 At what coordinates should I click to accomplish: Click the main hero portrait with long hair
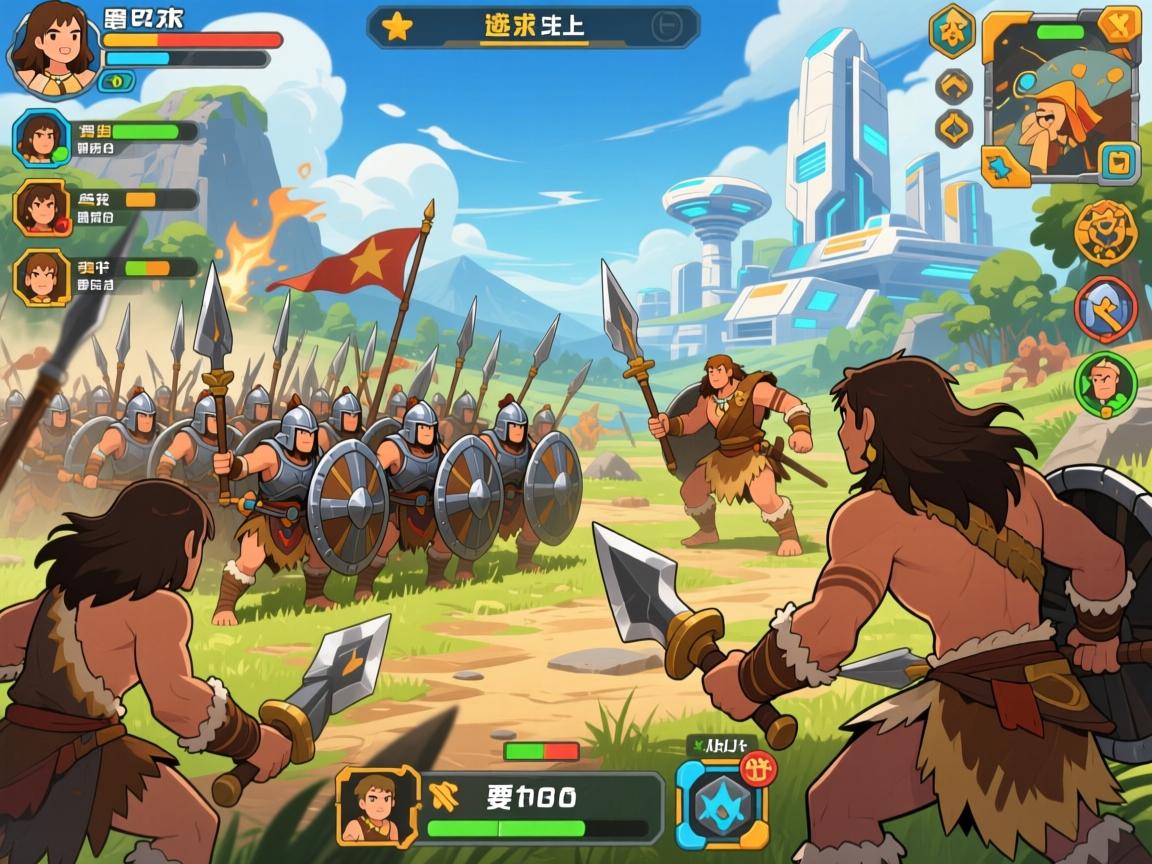53,45
